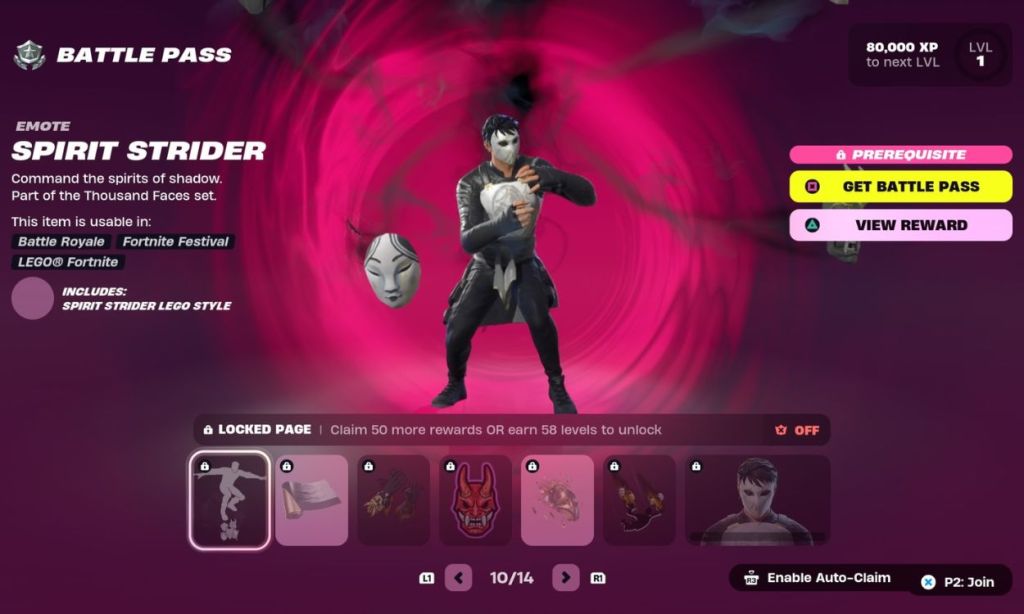
Task: Select the dual pickaxes reward tile
Action: point(639,500)
